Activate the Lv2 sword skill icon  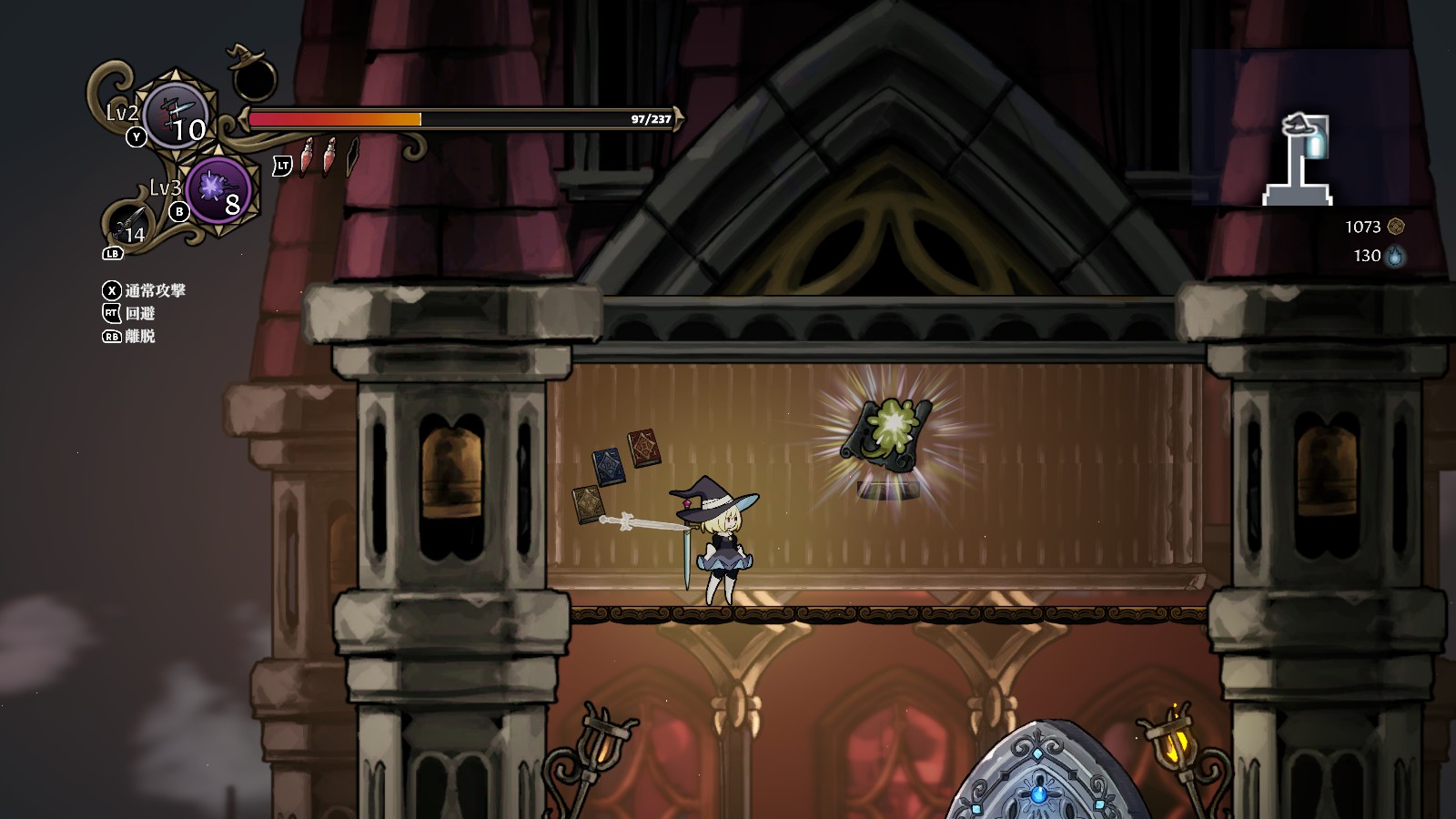click(177, 115)
